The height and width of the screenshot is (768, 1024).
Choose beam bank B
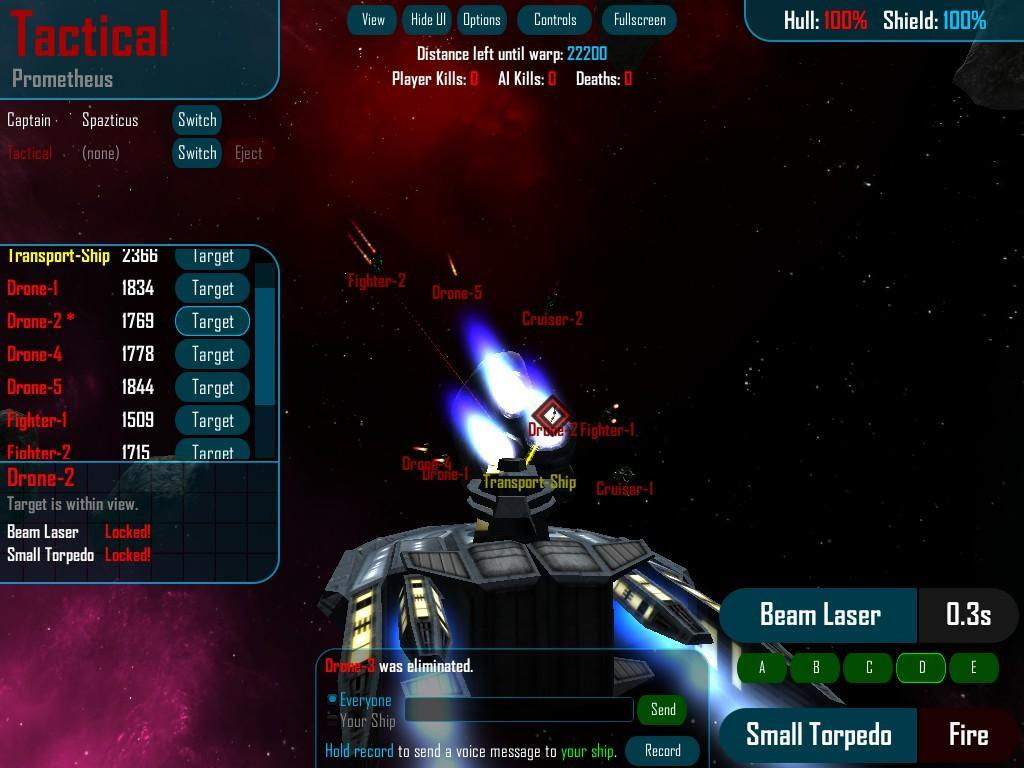point(816,668)
